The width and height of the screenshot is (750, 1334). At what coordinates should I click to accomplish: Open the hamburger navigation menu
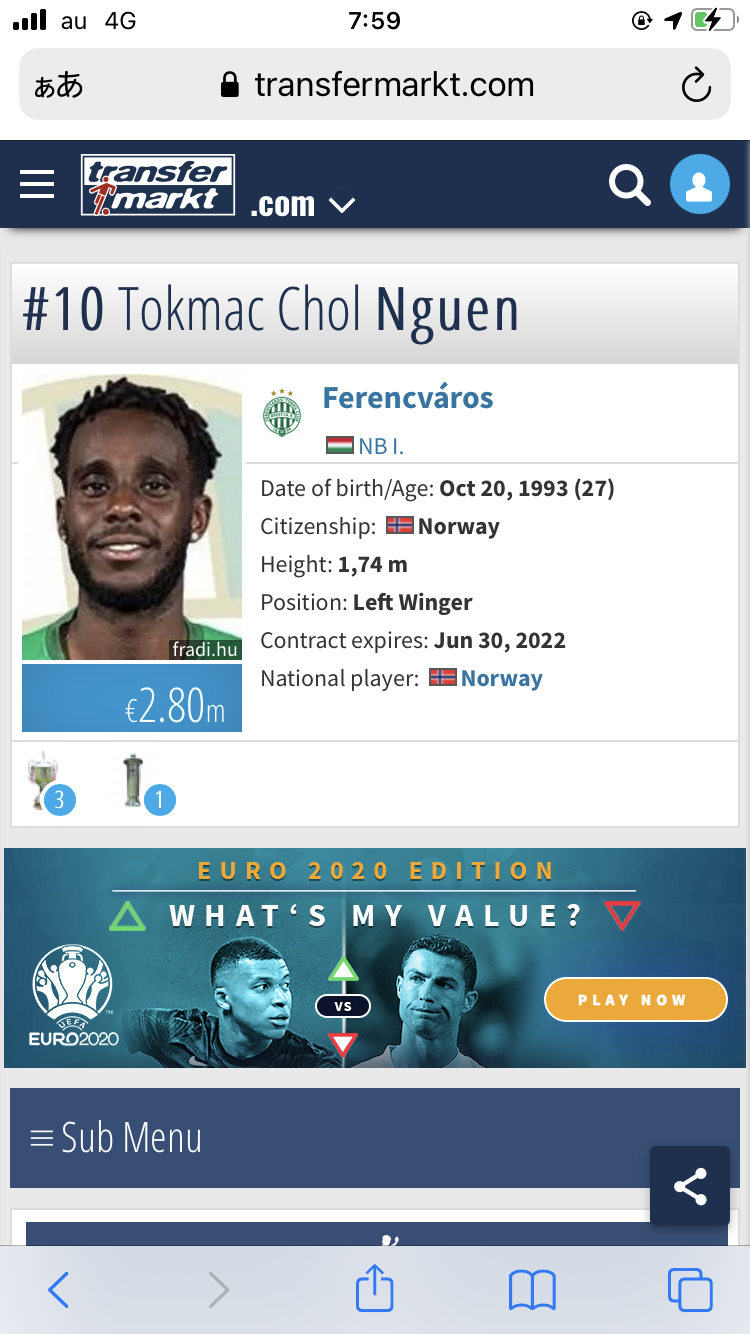coord(37,185)
